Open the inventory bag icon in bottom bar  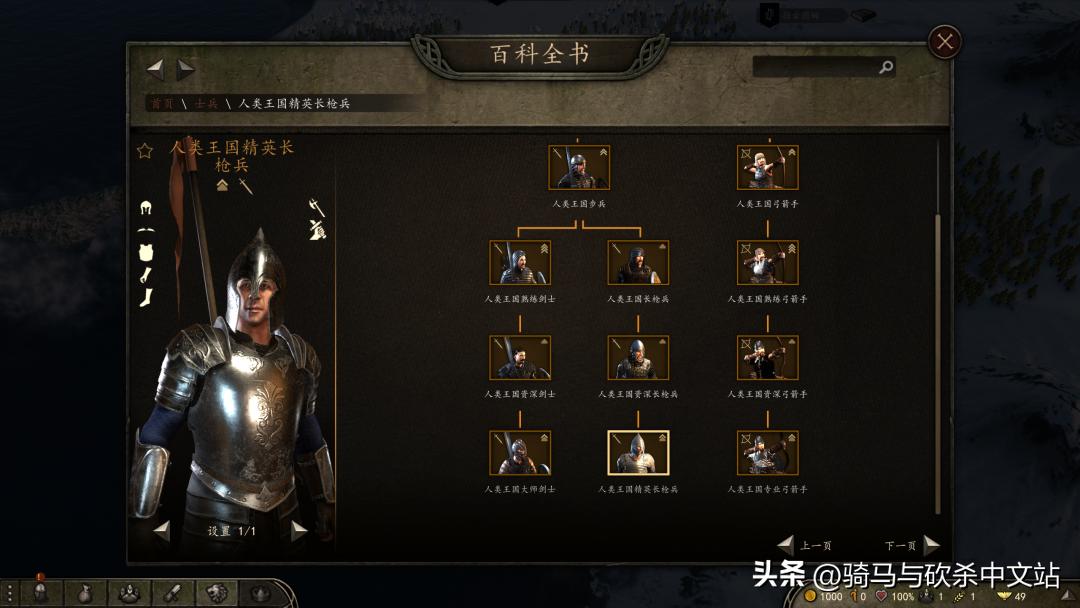pyautogui.click(x=84, y=593)
